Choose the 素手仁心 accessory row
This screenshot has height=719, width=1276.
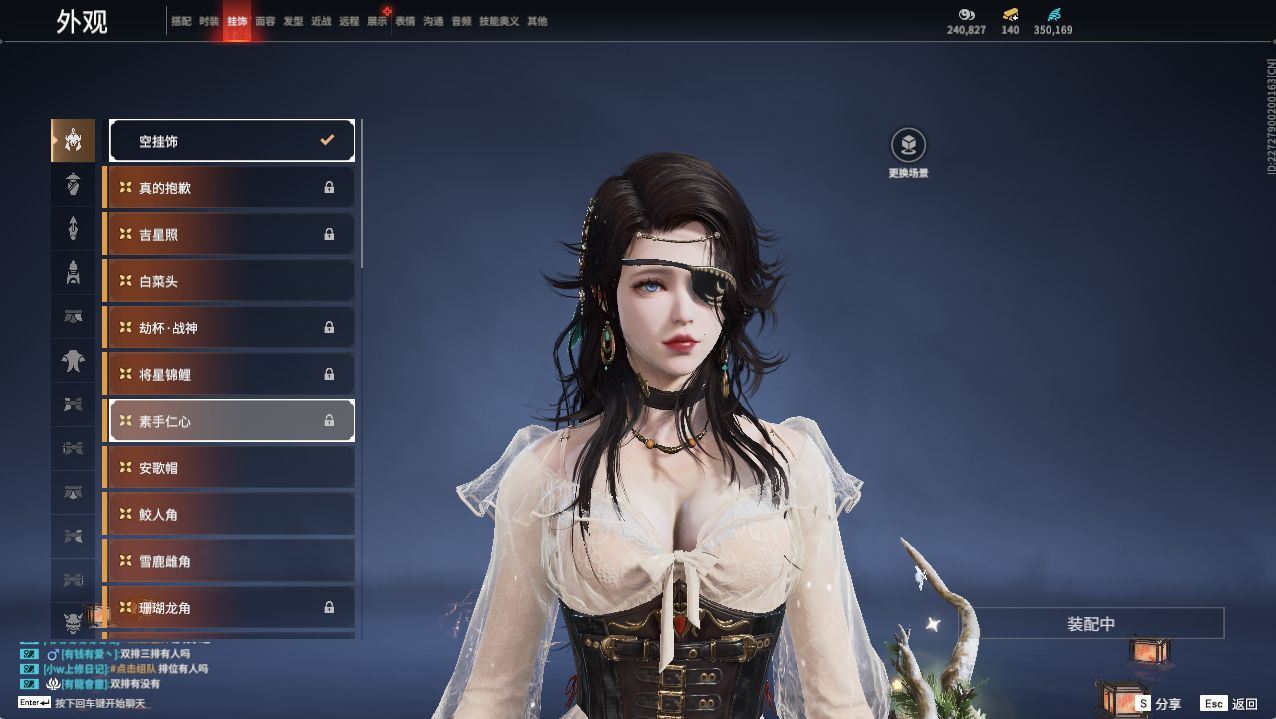click(232, 421)
